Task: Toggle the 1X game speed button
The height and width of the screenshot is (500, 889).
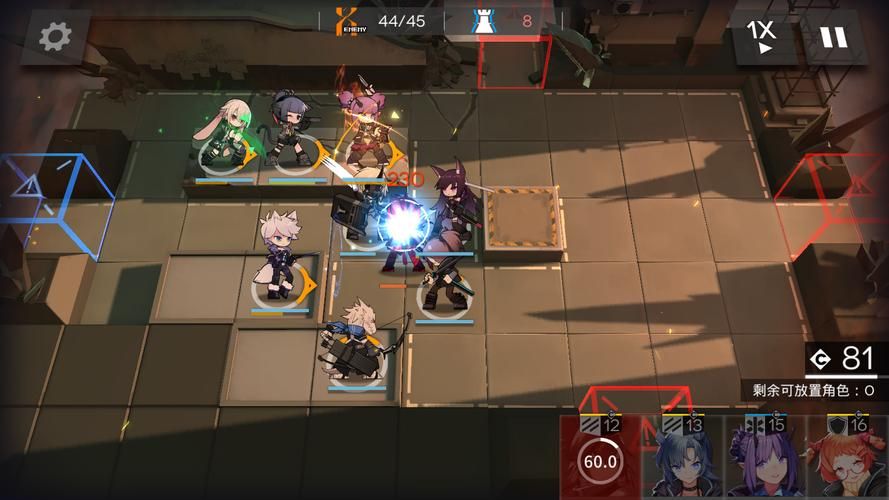Action: (x=764, y=37)
